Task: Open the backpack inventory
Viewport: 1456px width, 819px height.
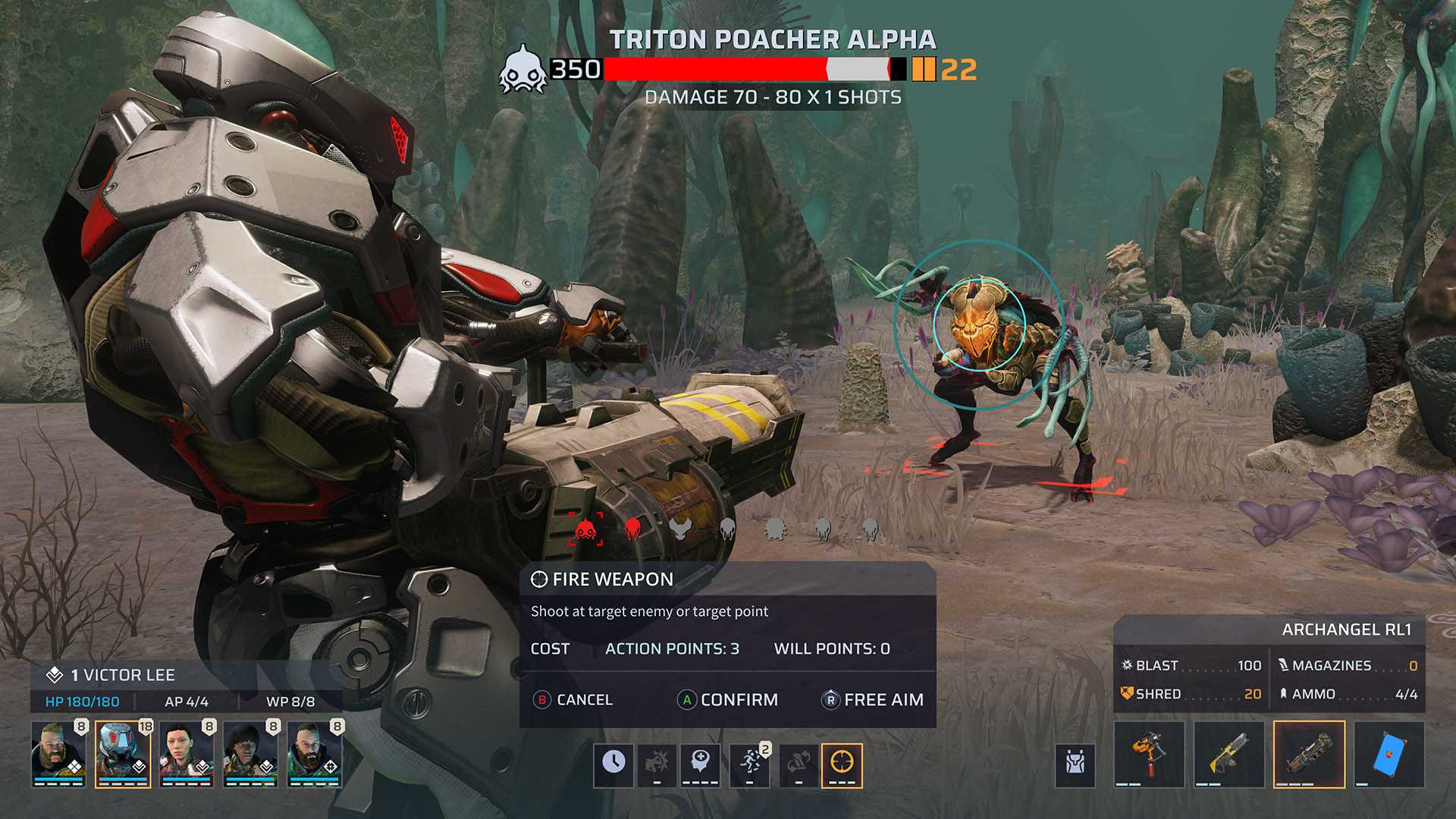Action: 1075,762
